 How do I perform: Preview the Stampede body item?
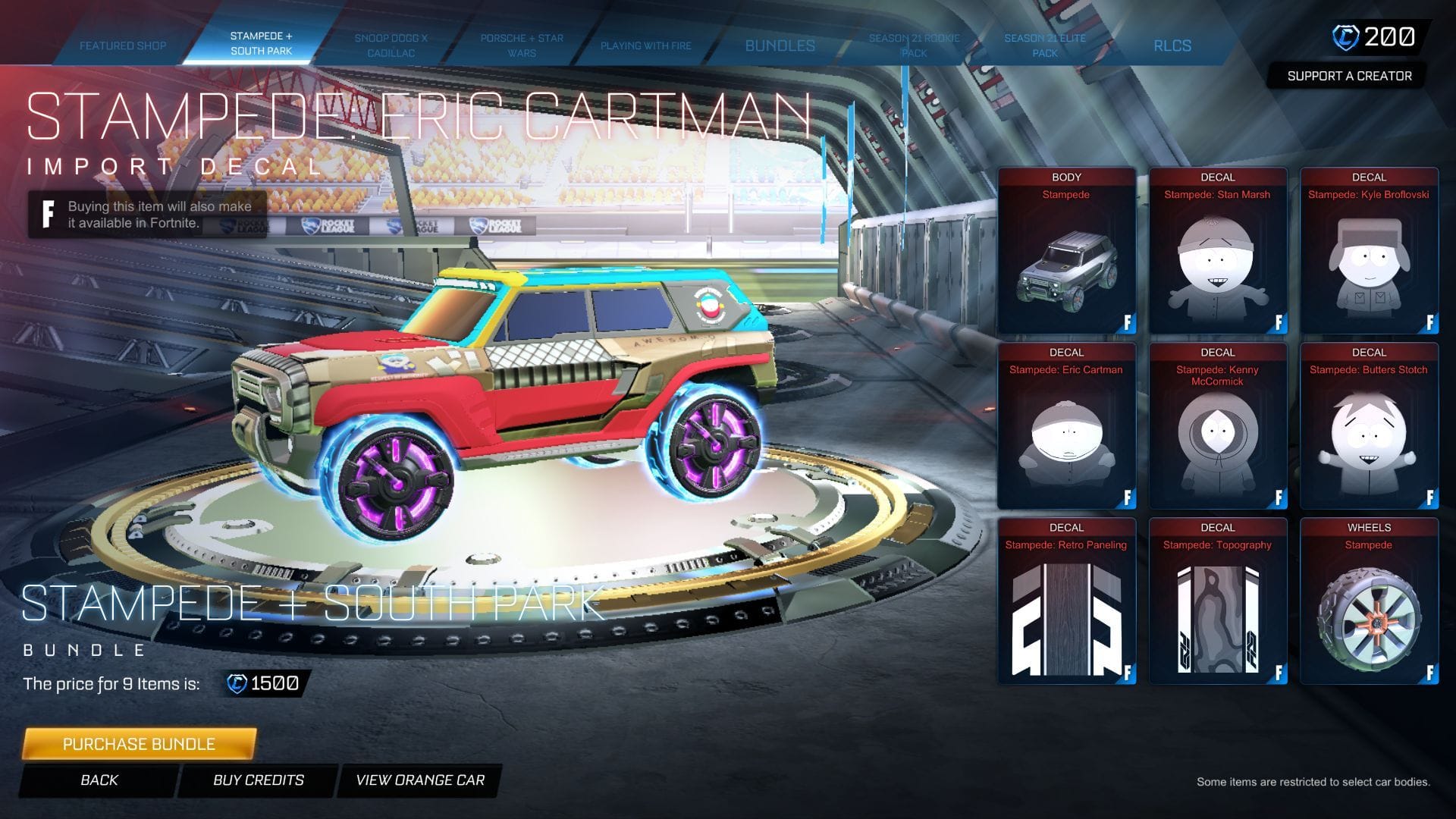[1066, 252]
